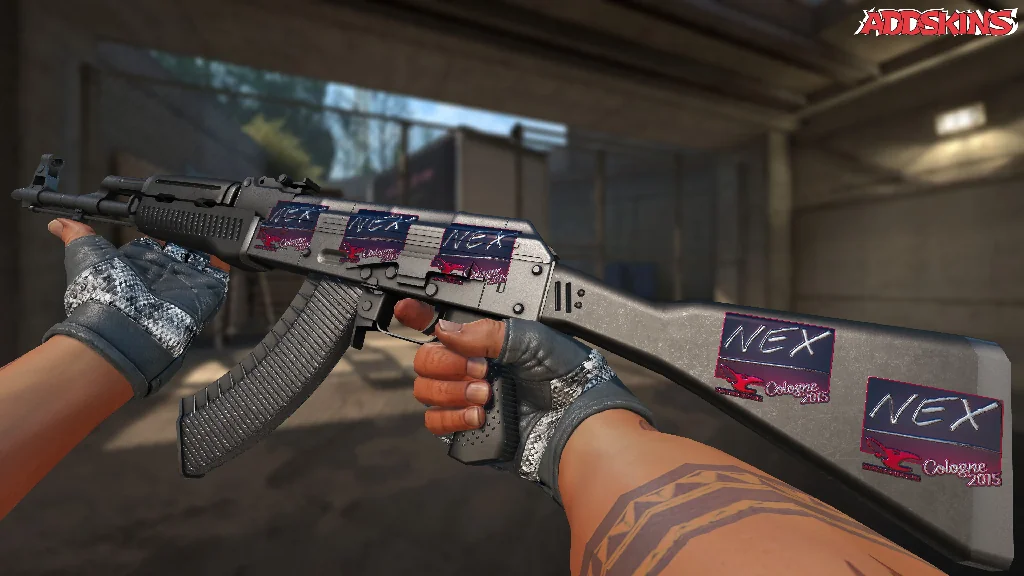Click the ADDSKINS logo watermark
This screenshot has width=1024, height=576.
tap(939, 23)
